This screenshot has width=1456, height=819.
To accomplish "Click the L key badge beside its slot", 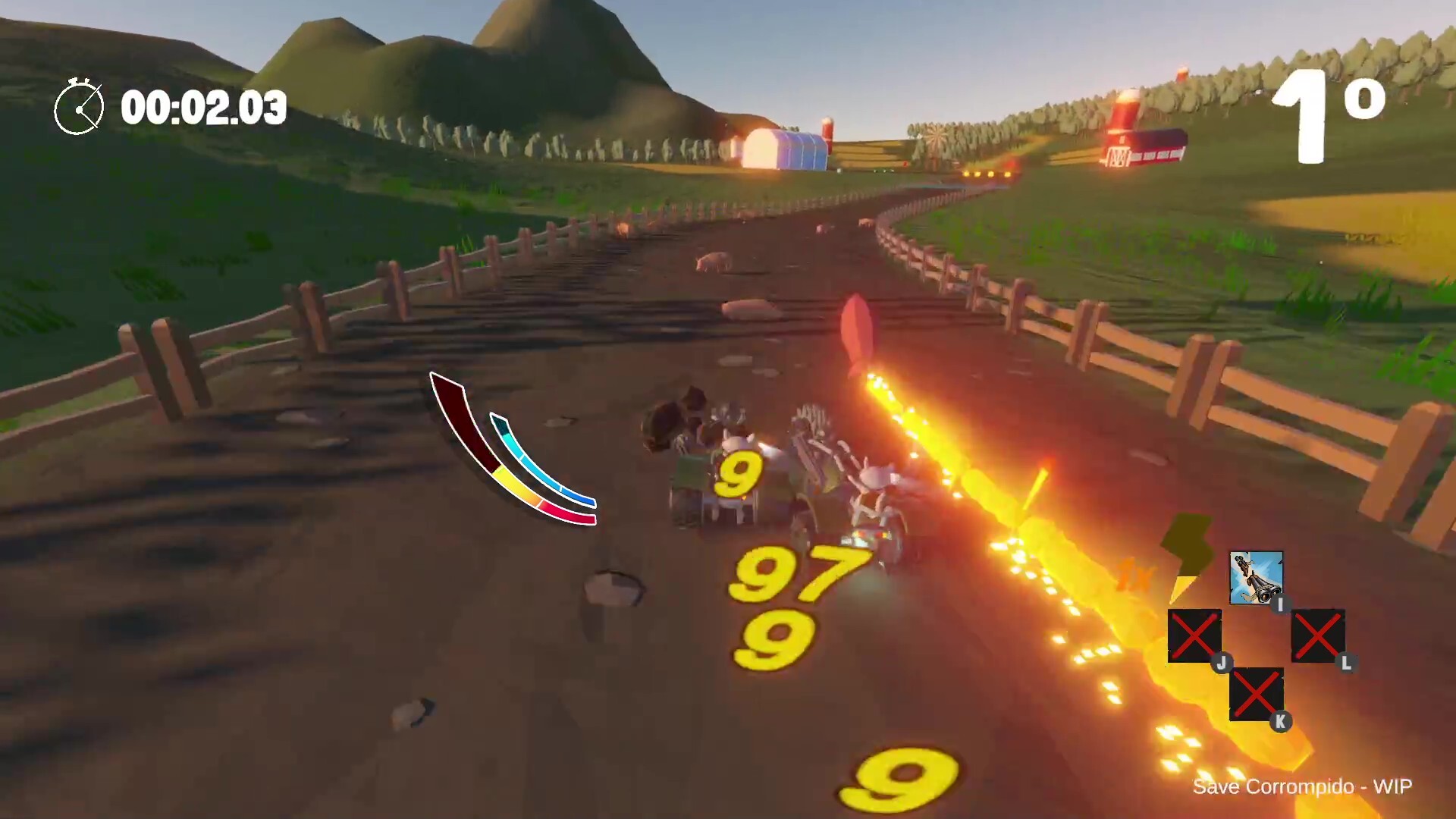I will [1345, 664].
